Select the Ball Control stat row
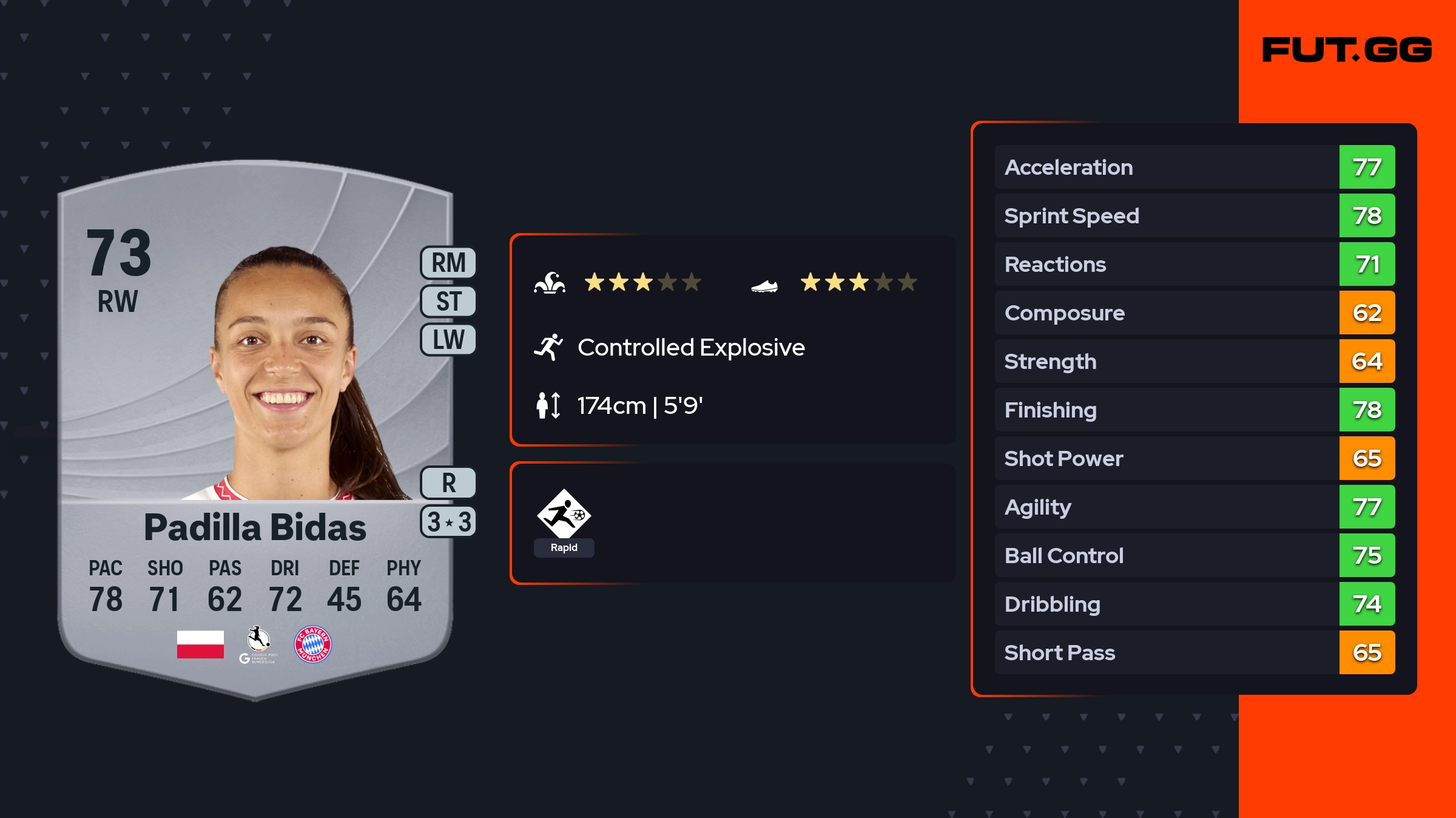Viewport: 1456px width, 818px height. pyautogui.click(x=1195, y=555)
